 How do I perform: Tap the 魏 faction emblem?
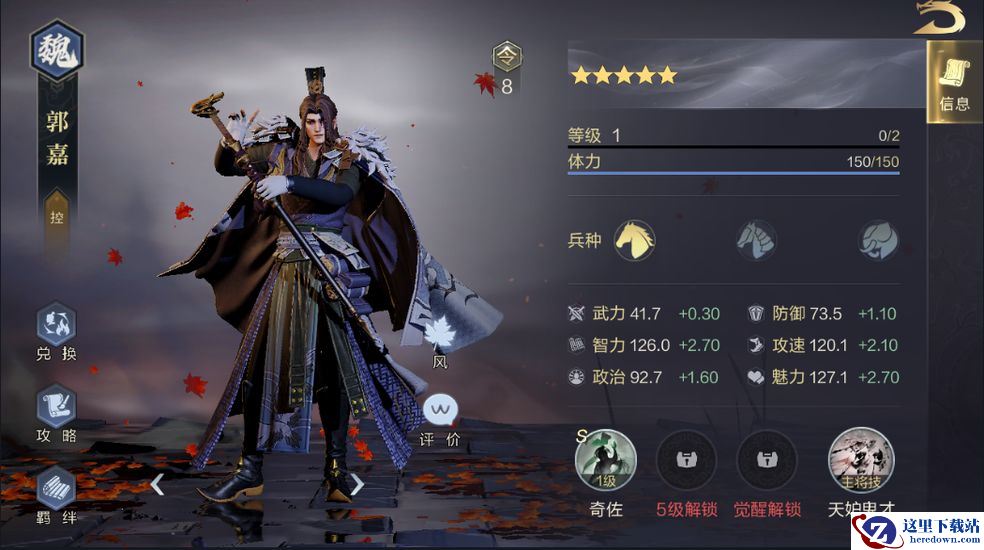click(x=57, y=50)
